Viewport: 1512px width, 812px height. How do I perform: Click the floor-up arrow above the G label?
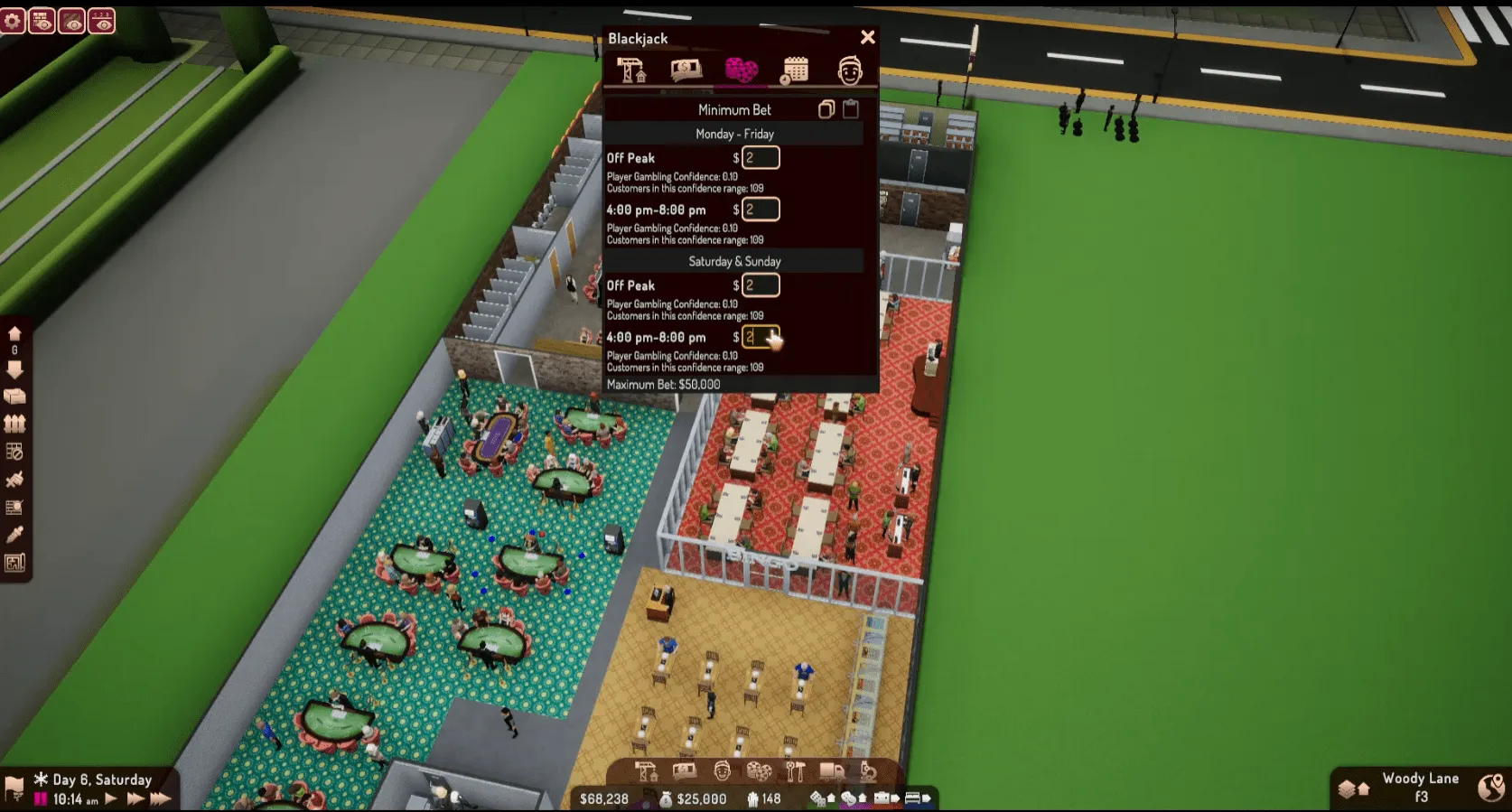tap(14, 334)
